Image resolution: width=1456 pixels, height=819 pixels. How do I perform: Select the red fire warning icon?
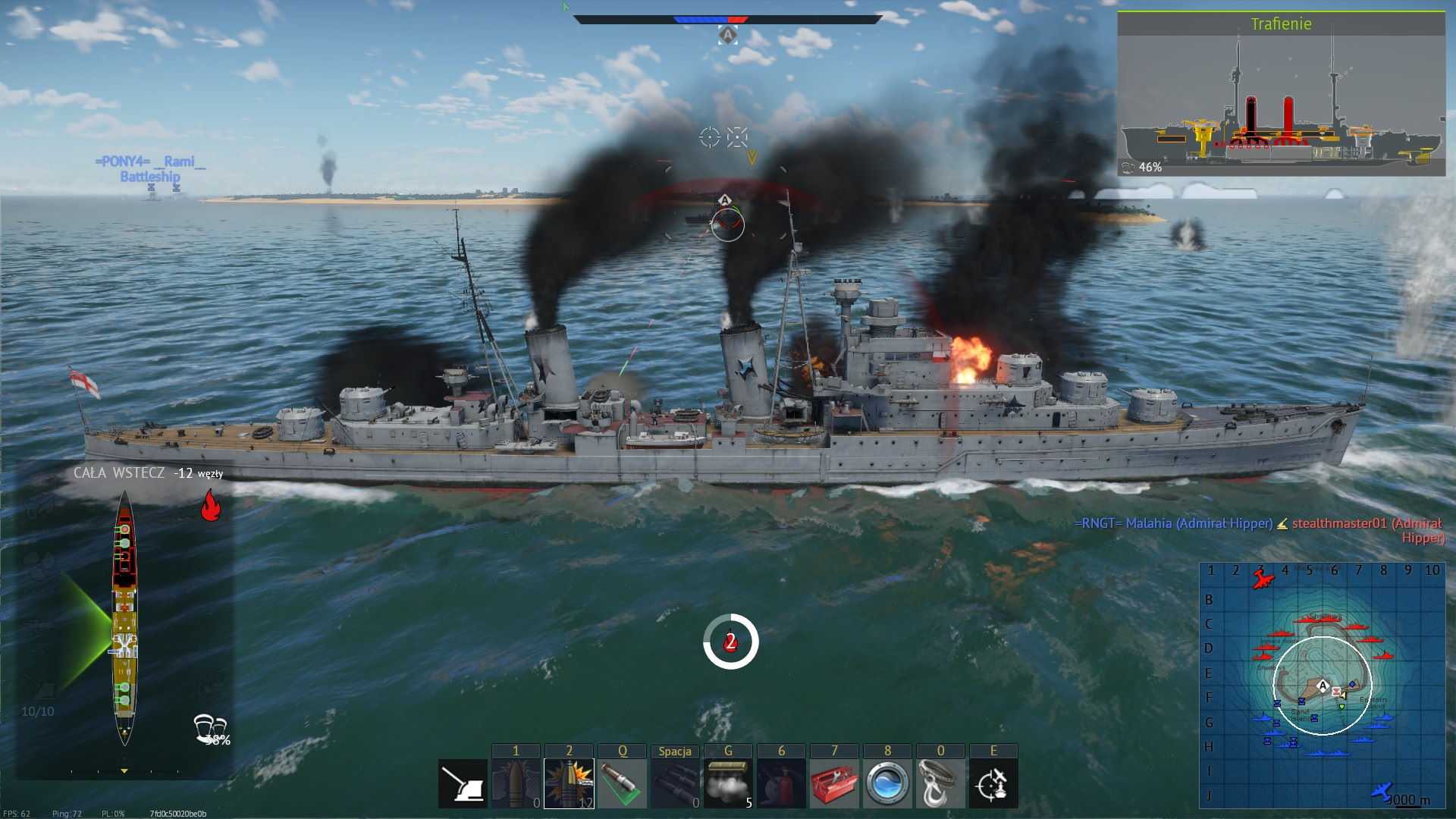211,505
